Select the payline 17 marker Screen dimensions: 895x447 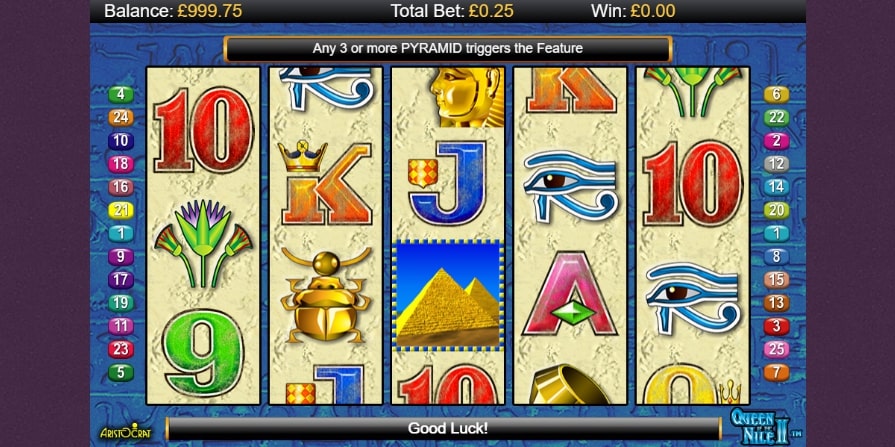click(x=121, y=280)
